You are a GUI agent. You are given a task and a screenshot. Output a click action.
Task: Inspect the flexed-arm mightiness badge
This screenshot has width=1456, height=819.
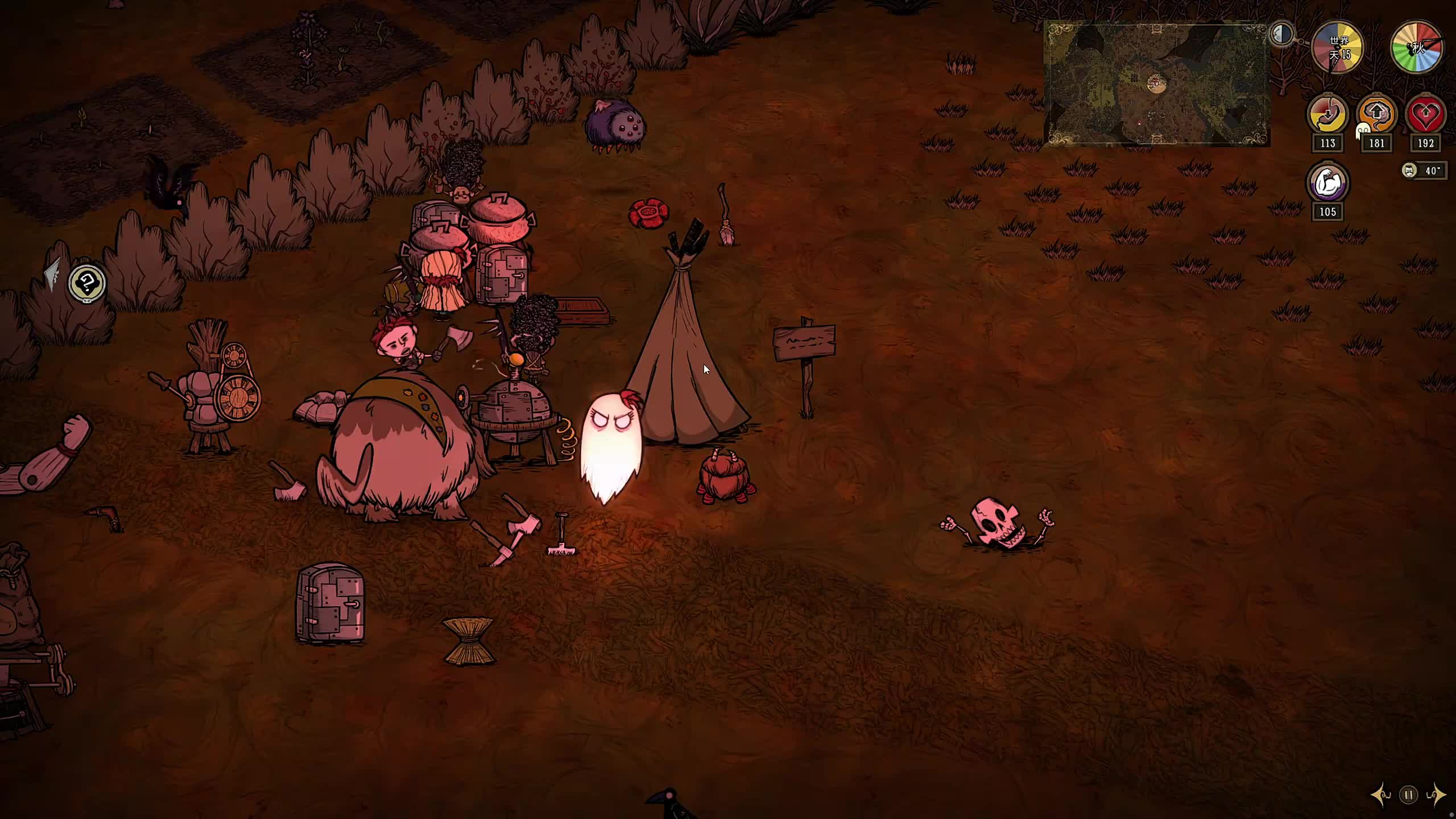[x=1327, y=183]
